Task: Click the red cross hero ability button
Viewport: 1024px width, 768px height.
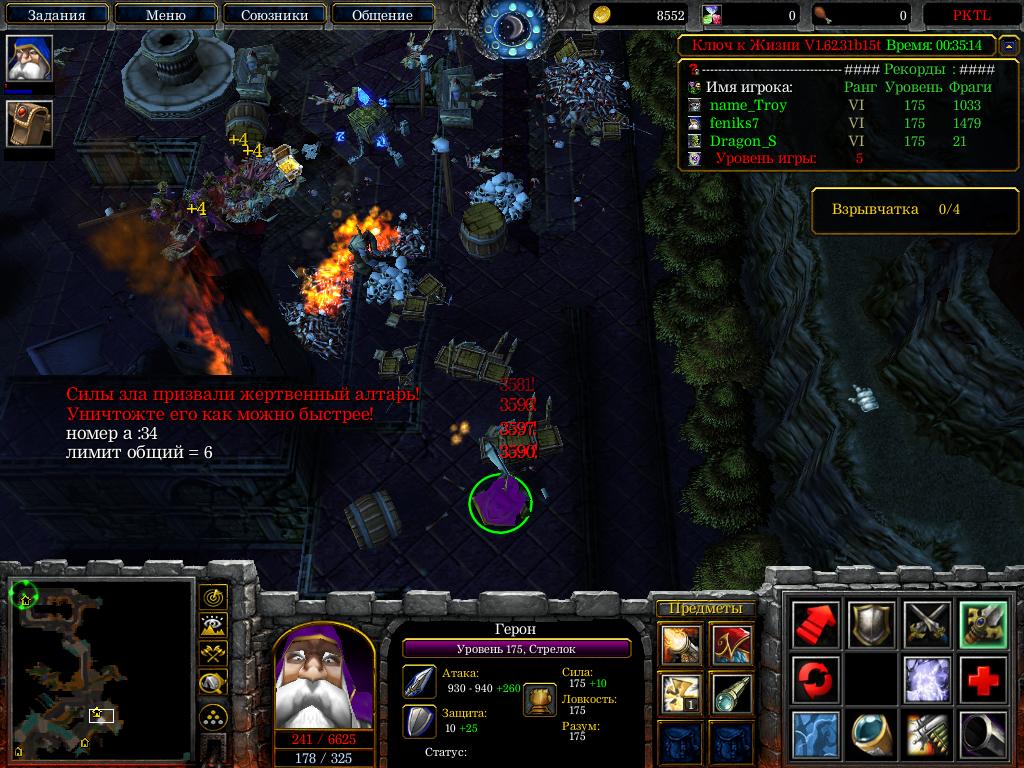Action: click(982, 680)
